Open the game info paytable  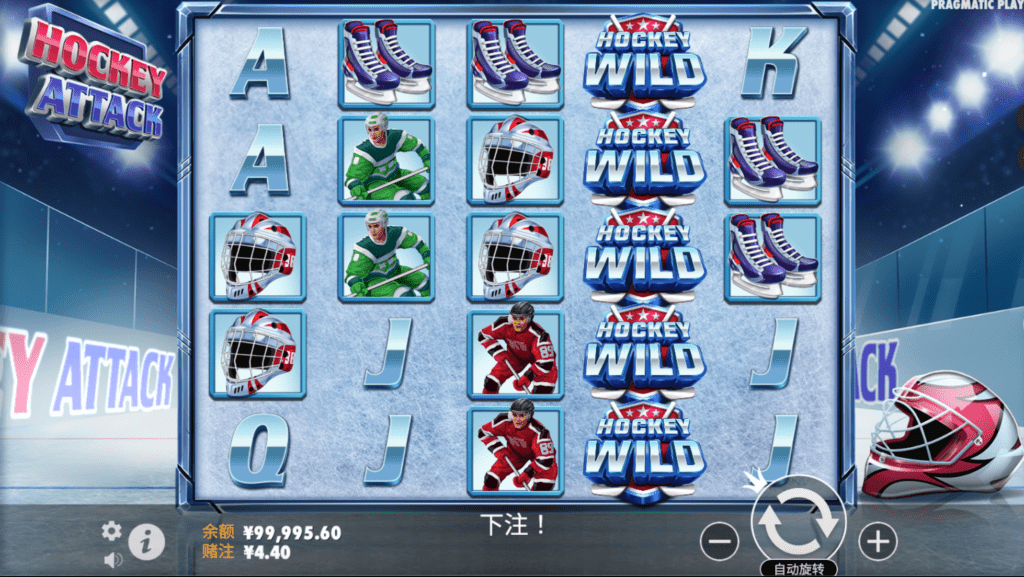[x=146, y=542]
